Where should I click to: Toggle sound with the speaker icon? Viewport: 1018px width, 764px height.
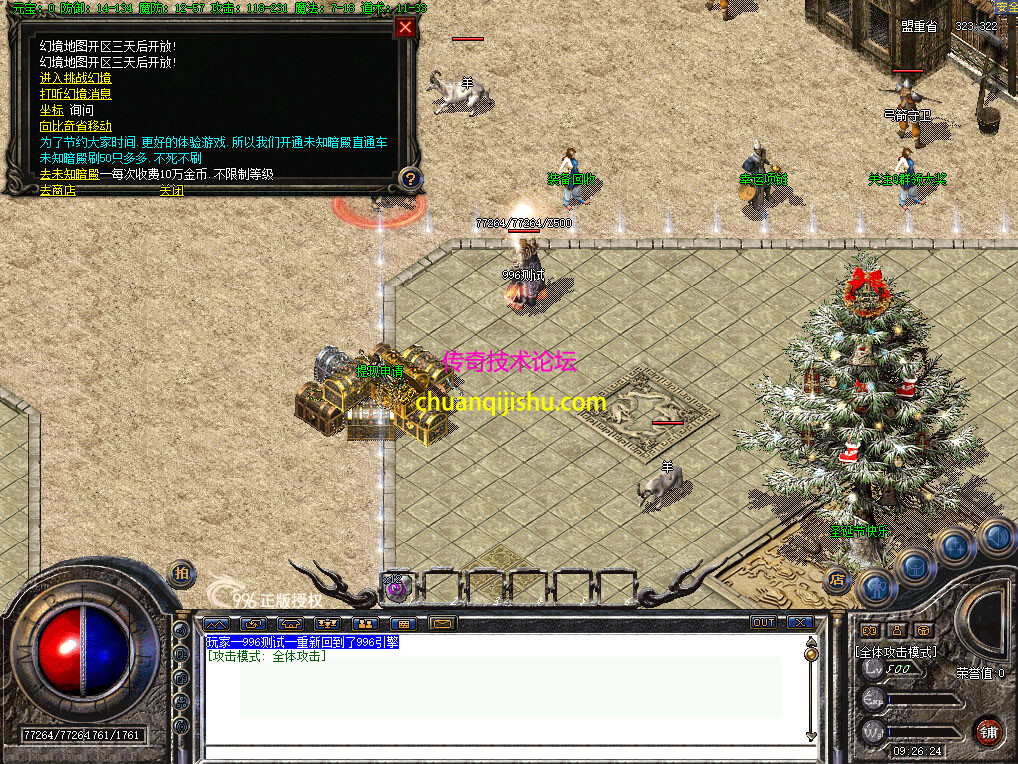click(x=995, y=536)
